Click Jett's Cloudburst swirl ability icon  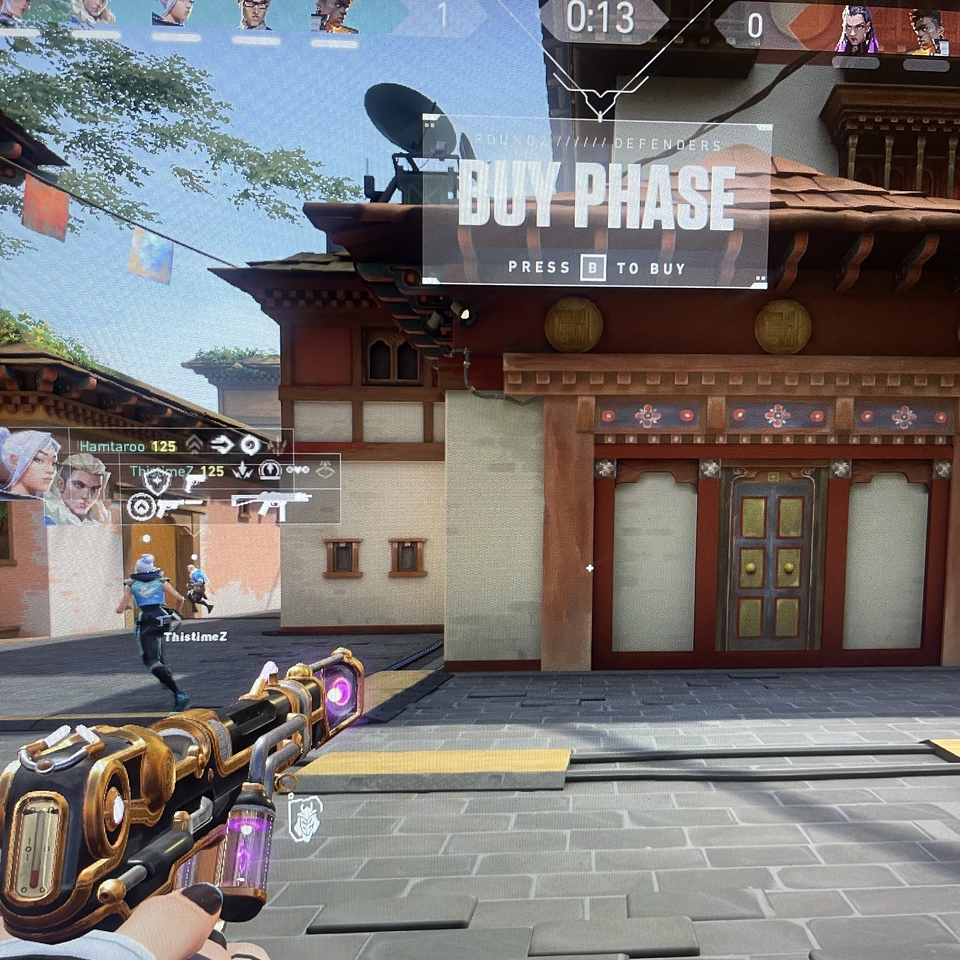coord(249,444)
